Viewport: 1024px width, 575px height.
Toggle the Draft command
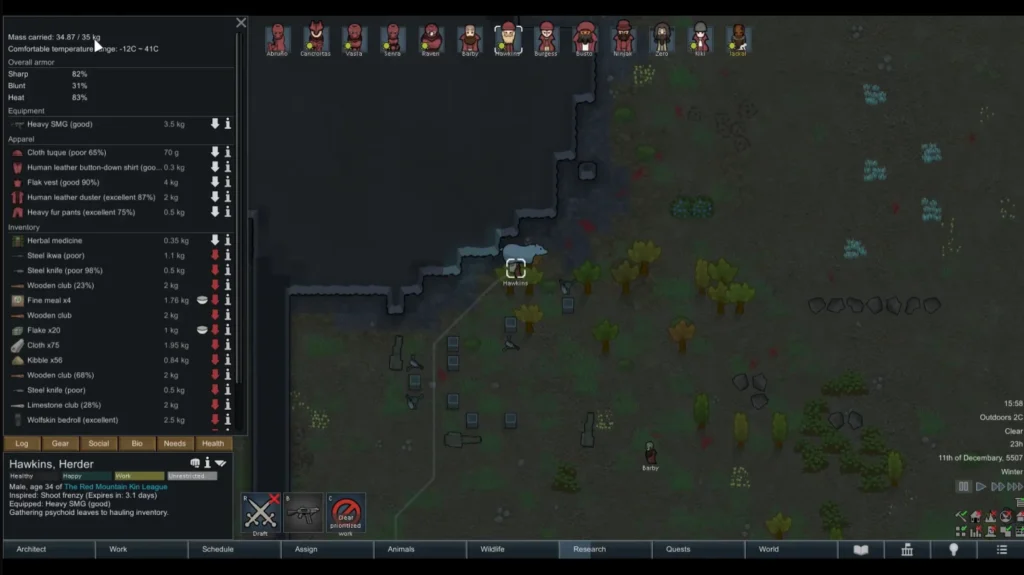click(260, 512)
